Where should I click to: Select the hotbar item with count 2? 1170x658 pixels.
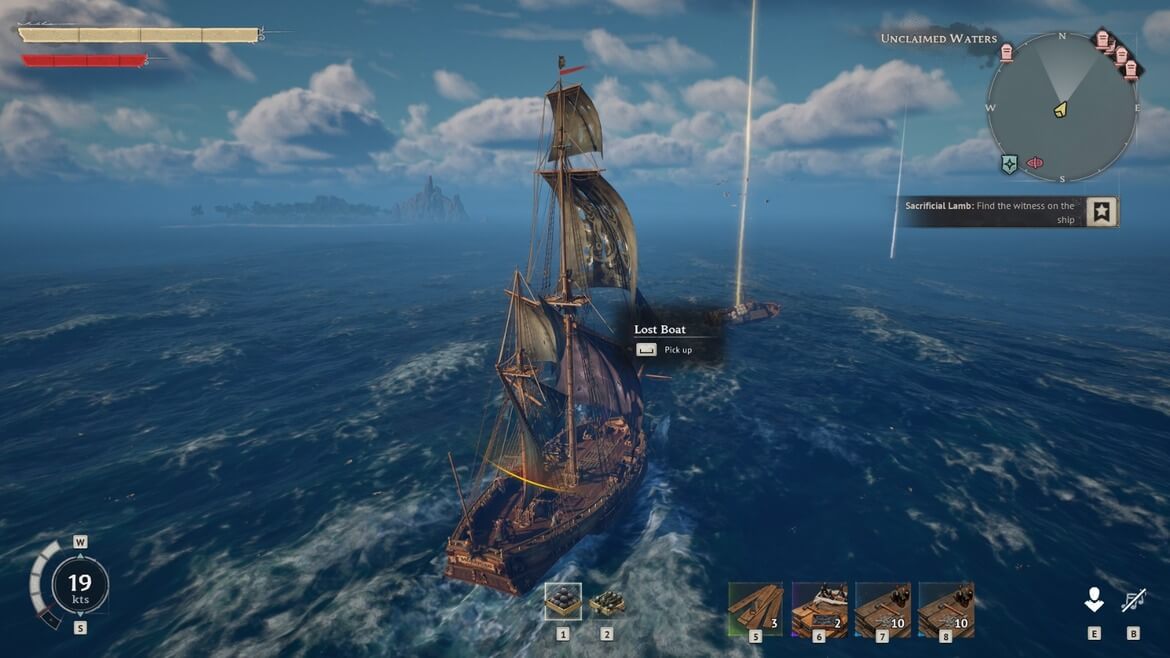coord(819,610)
